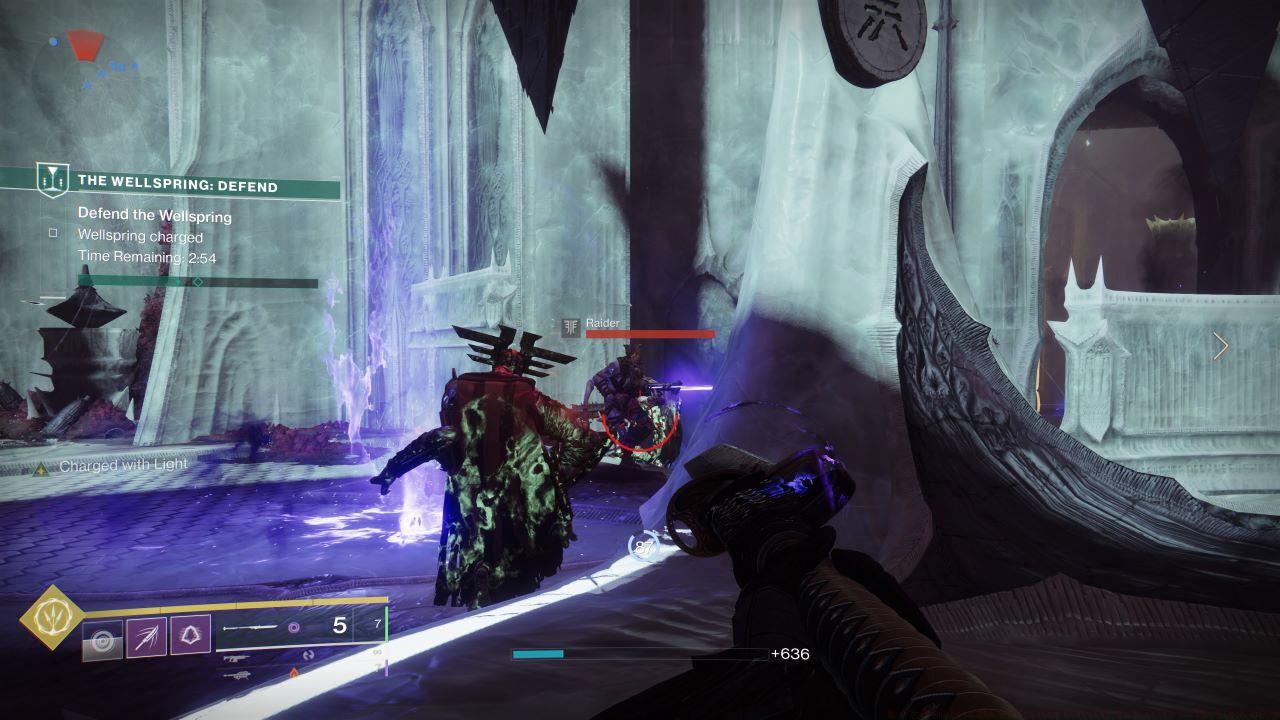Toggle the orange warning marker near heavy ammo

293,672
